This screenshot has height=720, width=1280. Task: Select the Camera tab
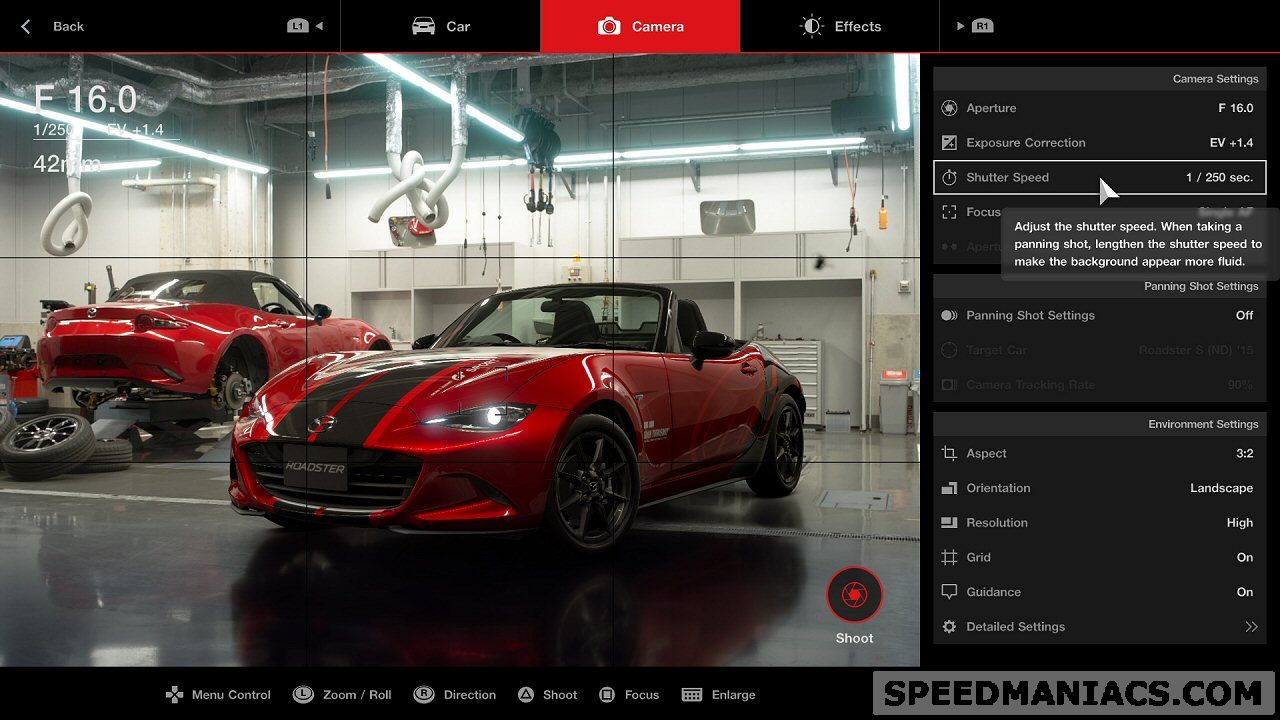pyautogui.click(x=640, y=26)
